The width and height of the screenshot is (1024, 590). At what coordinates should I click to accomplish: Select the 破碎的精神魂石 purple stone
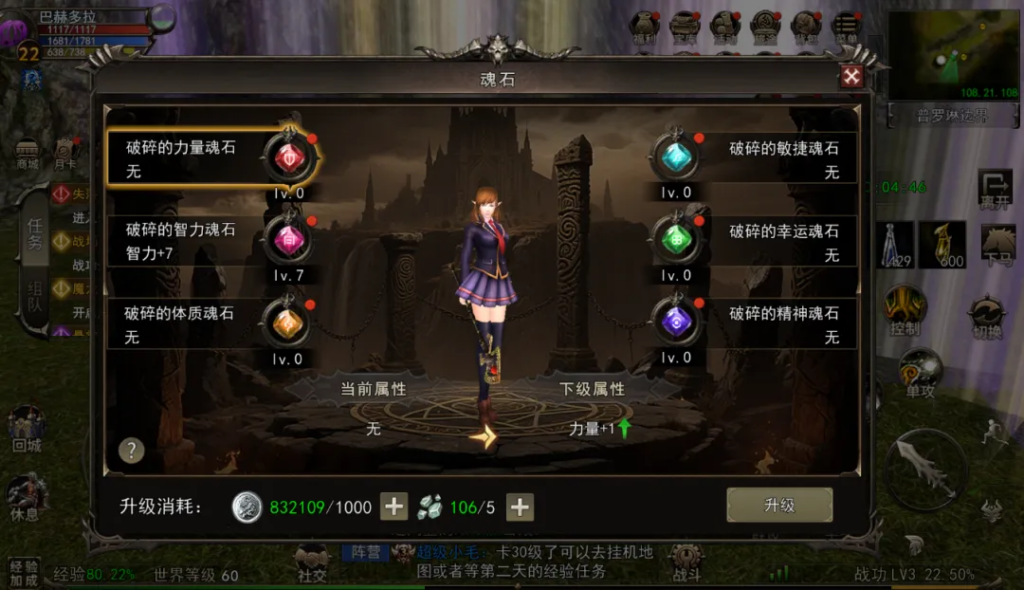(676, 322)
